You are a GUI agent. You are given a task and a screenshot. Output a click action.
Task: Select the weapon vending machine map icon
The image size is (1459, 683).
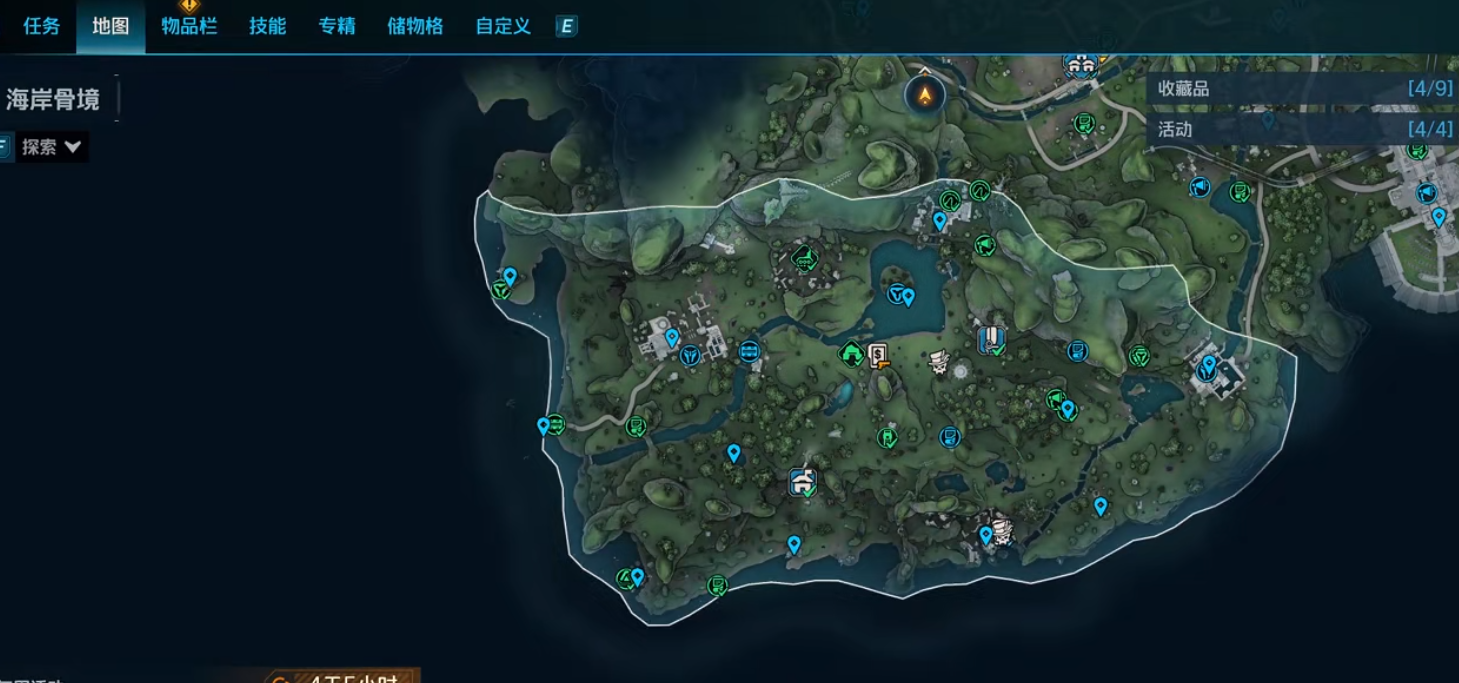click(x=878, y=354)
